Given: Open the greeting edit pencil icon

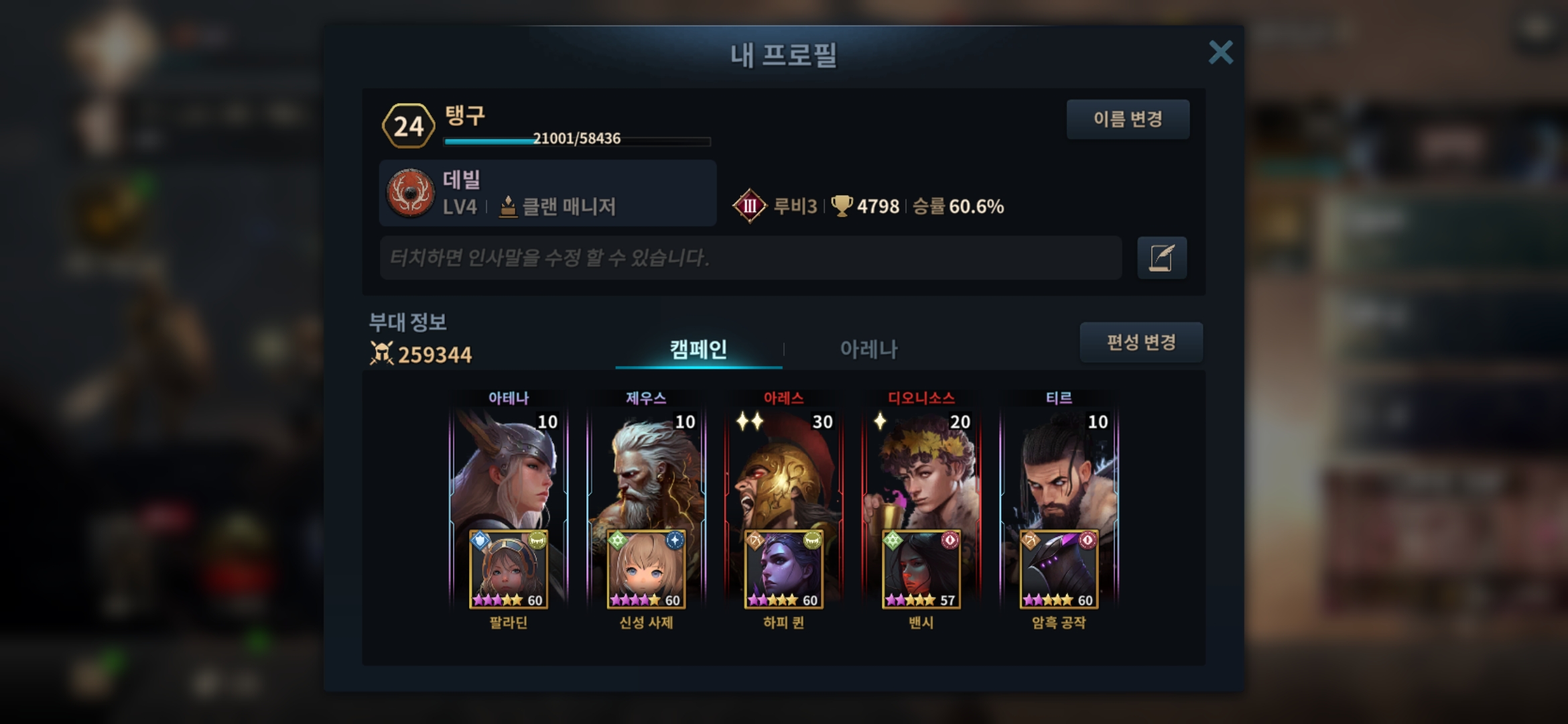Looking at the screenshot, I should [x=1161, y=257].
